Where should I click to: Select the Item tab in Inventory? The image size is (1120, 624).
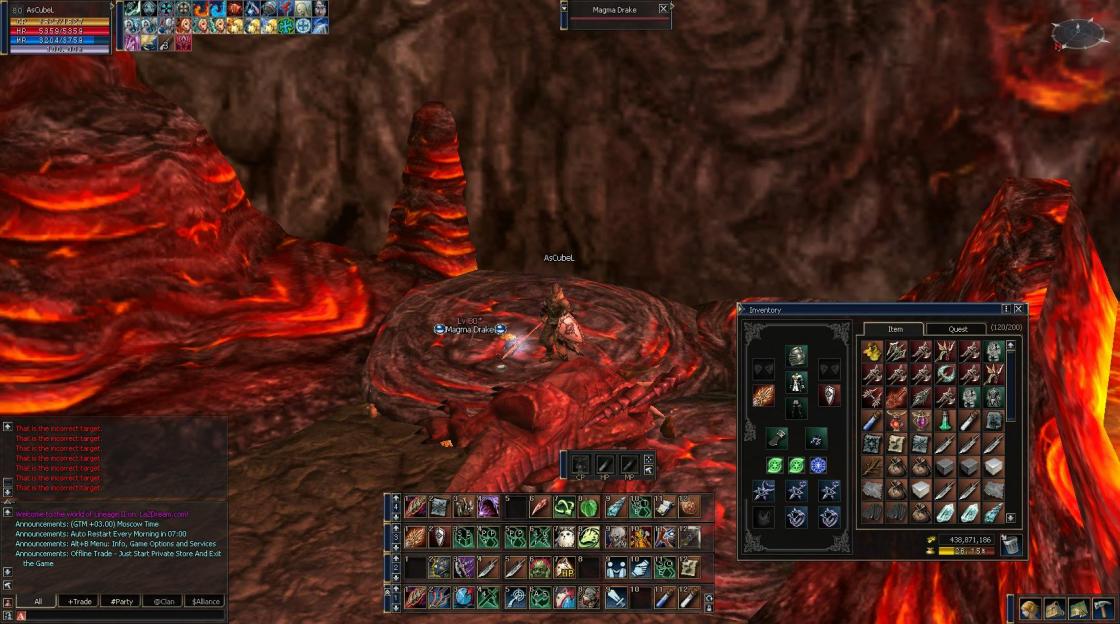[895, 329]
